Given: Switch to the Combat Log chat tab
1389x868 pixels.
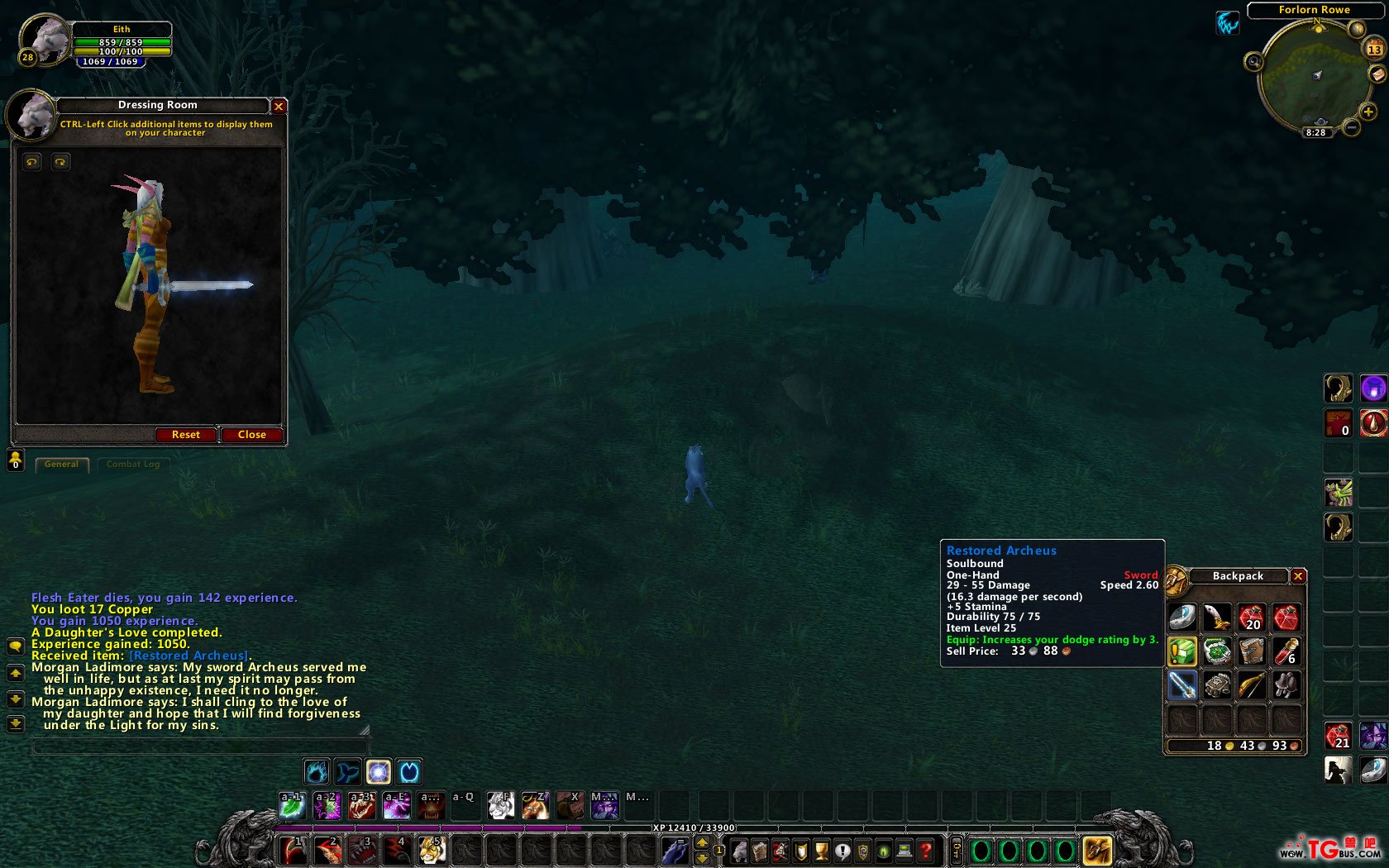Looking at the screenshot, I should tap(133, 465).
